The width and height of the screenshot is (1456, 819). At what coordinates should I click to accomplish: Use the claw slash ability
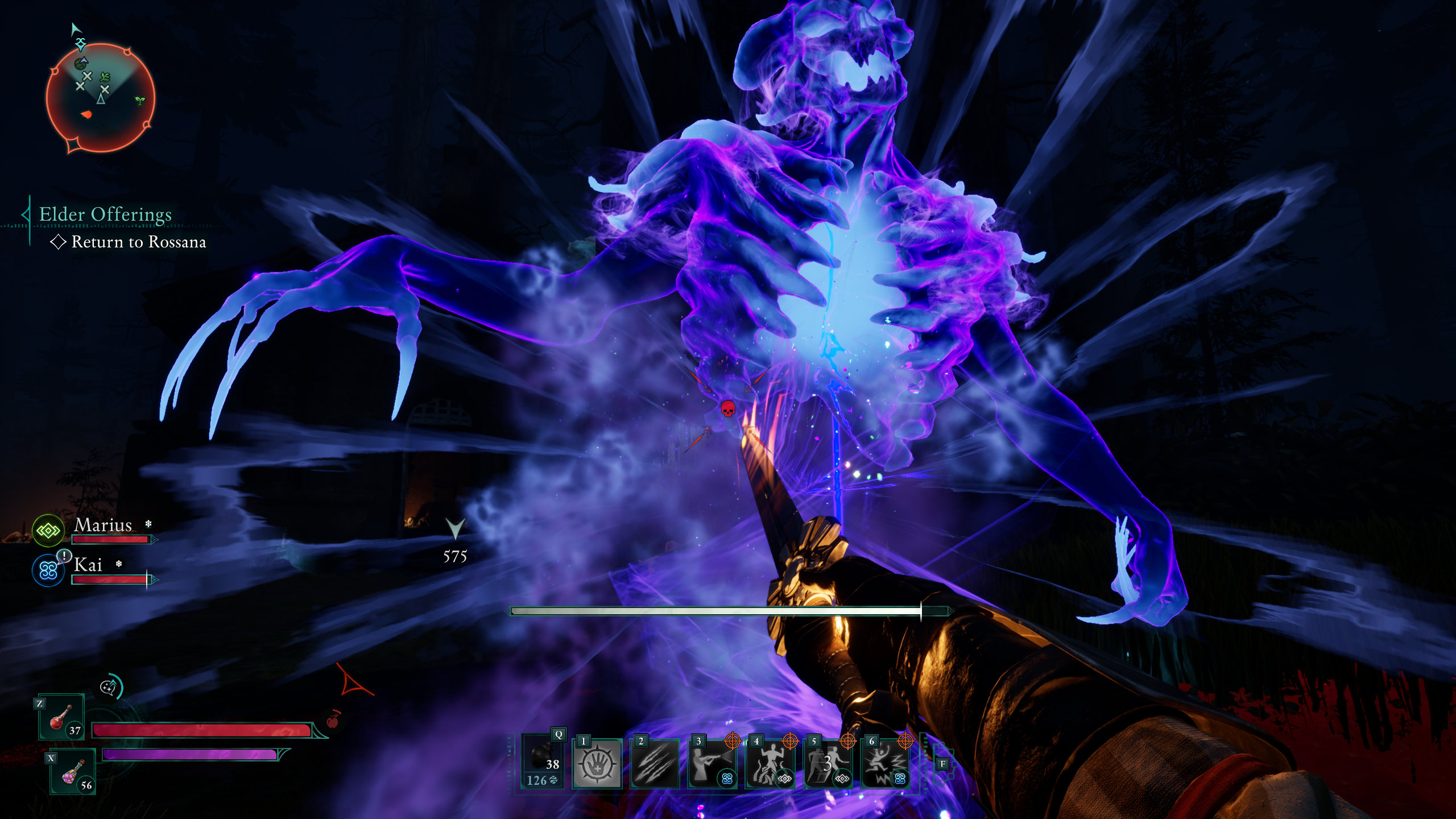point(655,763)
